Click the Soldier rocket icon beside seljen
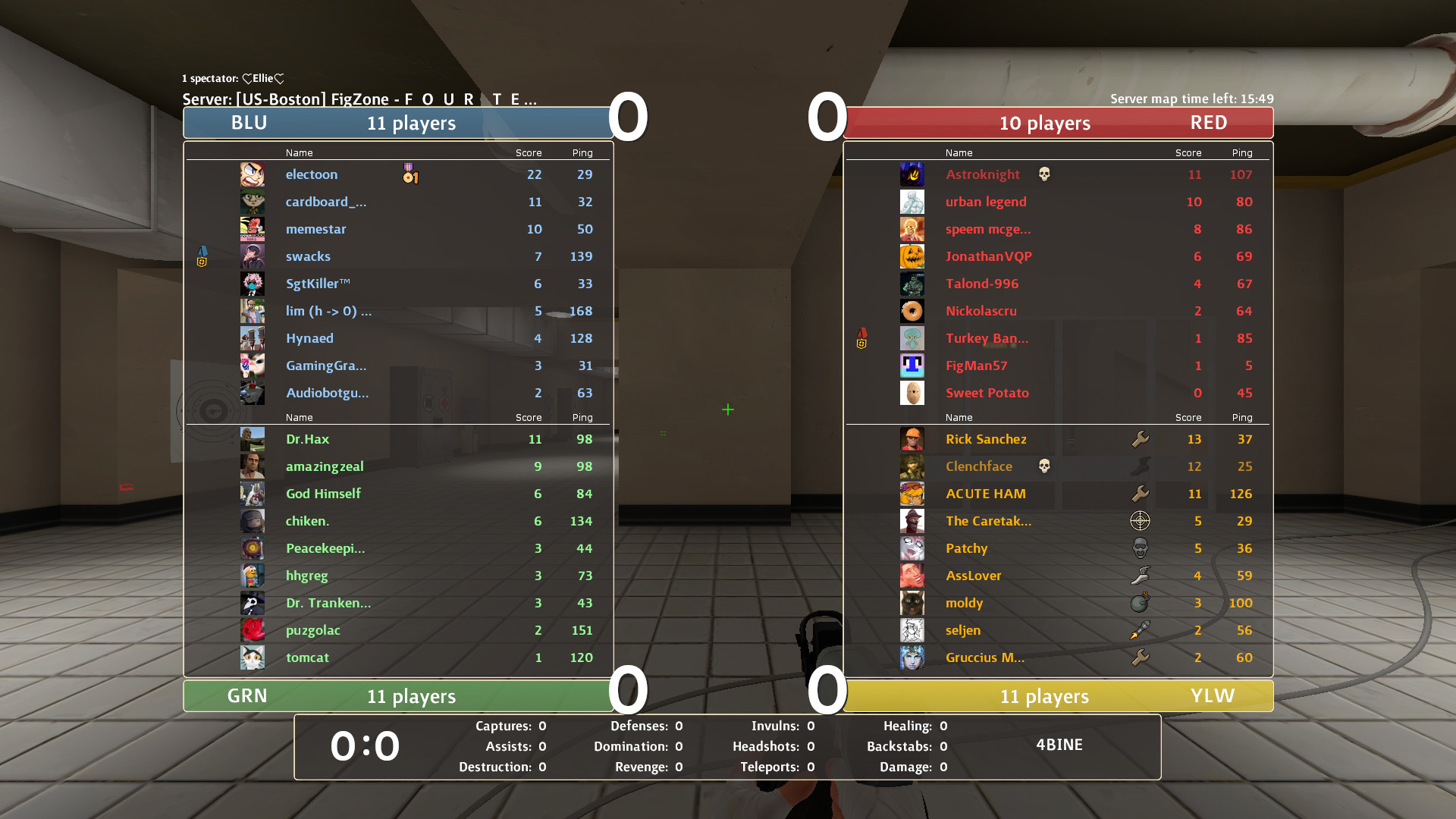Screen dimensions: 1456x819 [1141, 629]
